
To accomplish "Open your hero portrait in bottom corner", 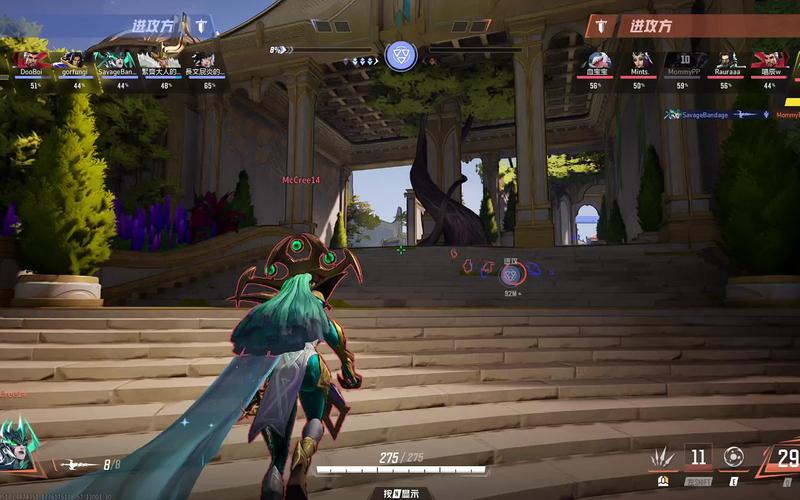I will coord(17,443).
